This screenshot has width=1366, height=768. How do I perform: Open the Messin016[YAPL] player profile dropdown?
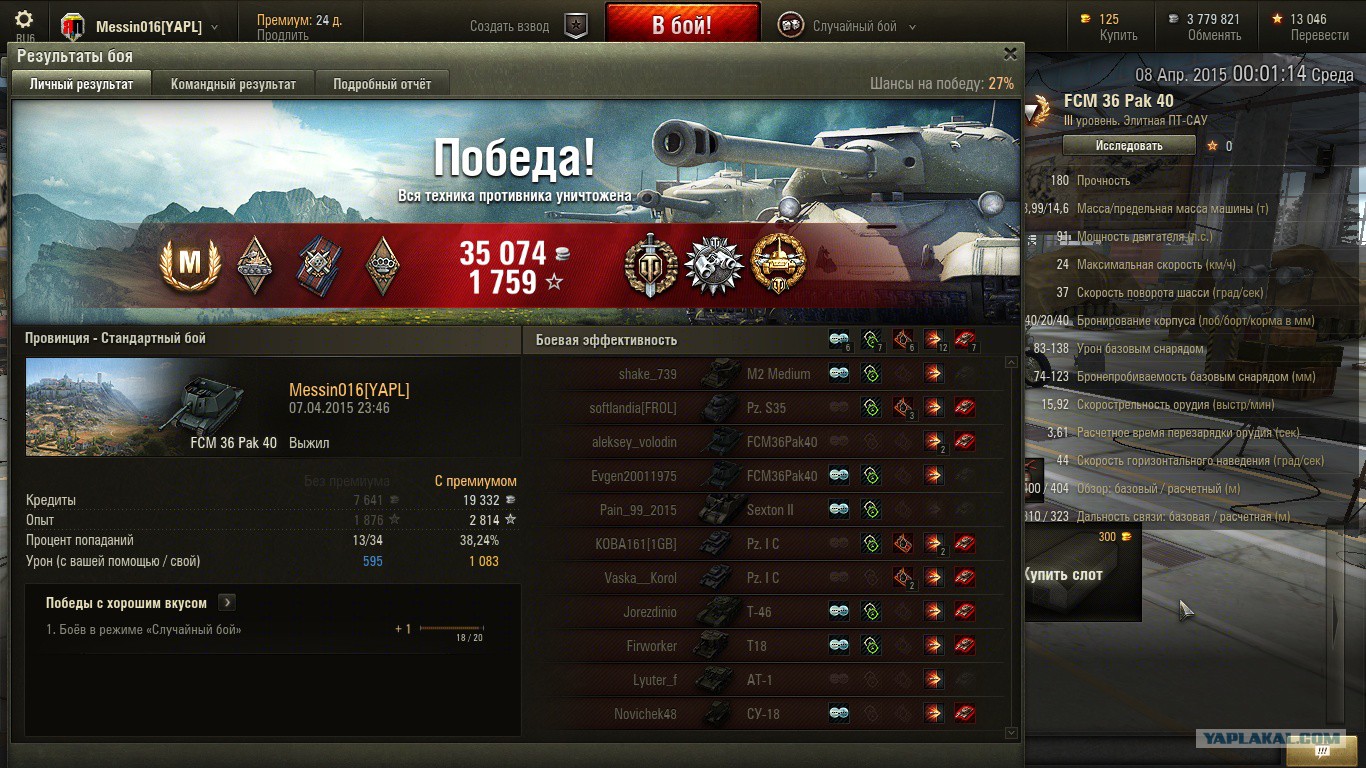[x=156, y=27]
